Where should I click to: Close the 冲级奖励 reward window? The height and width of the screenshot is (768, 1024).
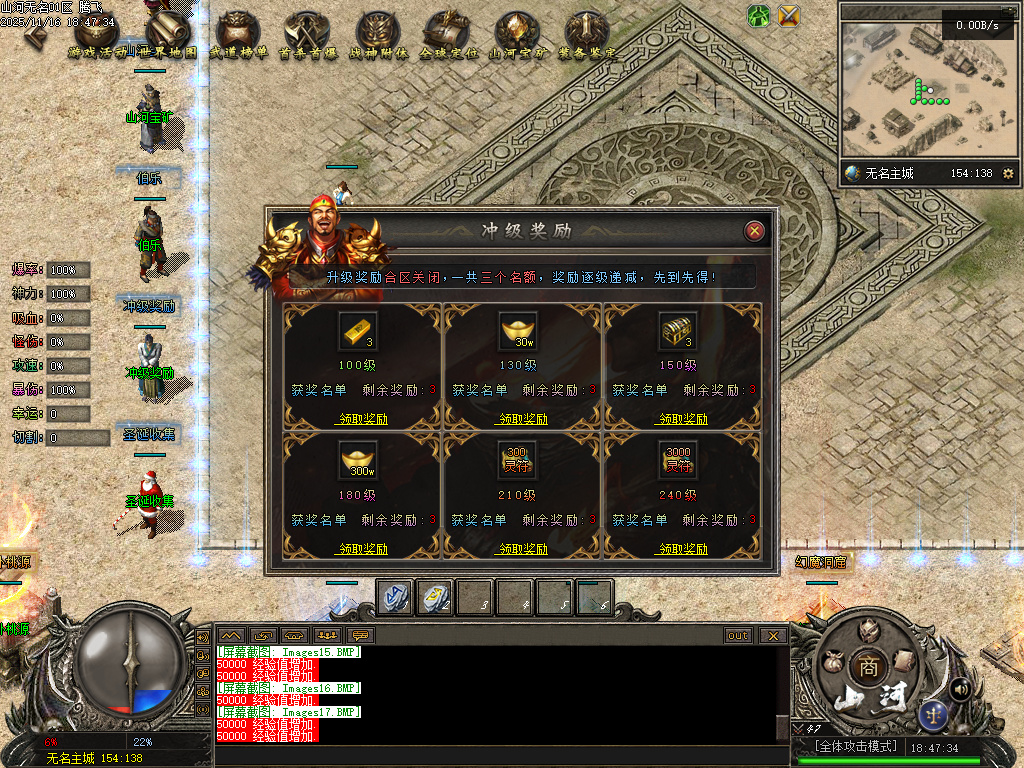point(755,231)
